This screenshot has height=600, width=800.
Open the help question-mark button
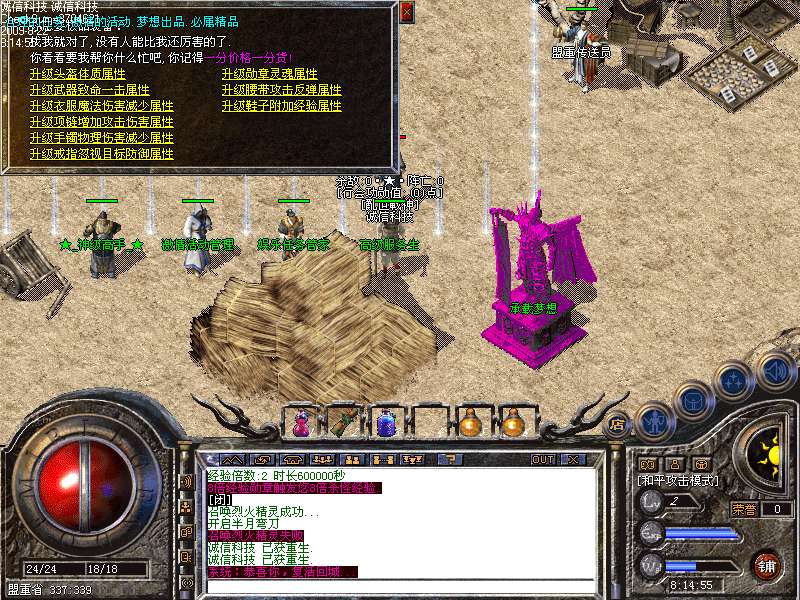(451, 459)
